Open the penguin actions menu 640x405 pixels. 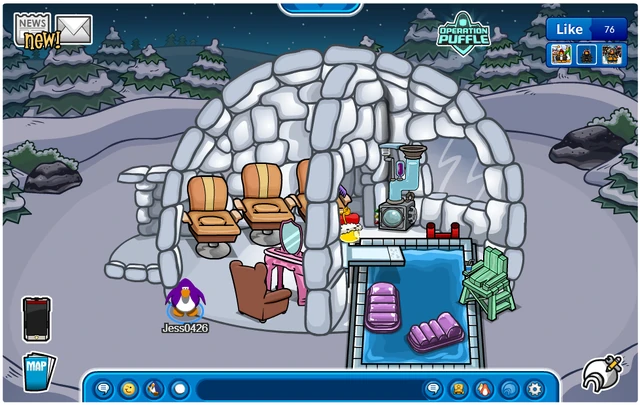click(154, 388)
